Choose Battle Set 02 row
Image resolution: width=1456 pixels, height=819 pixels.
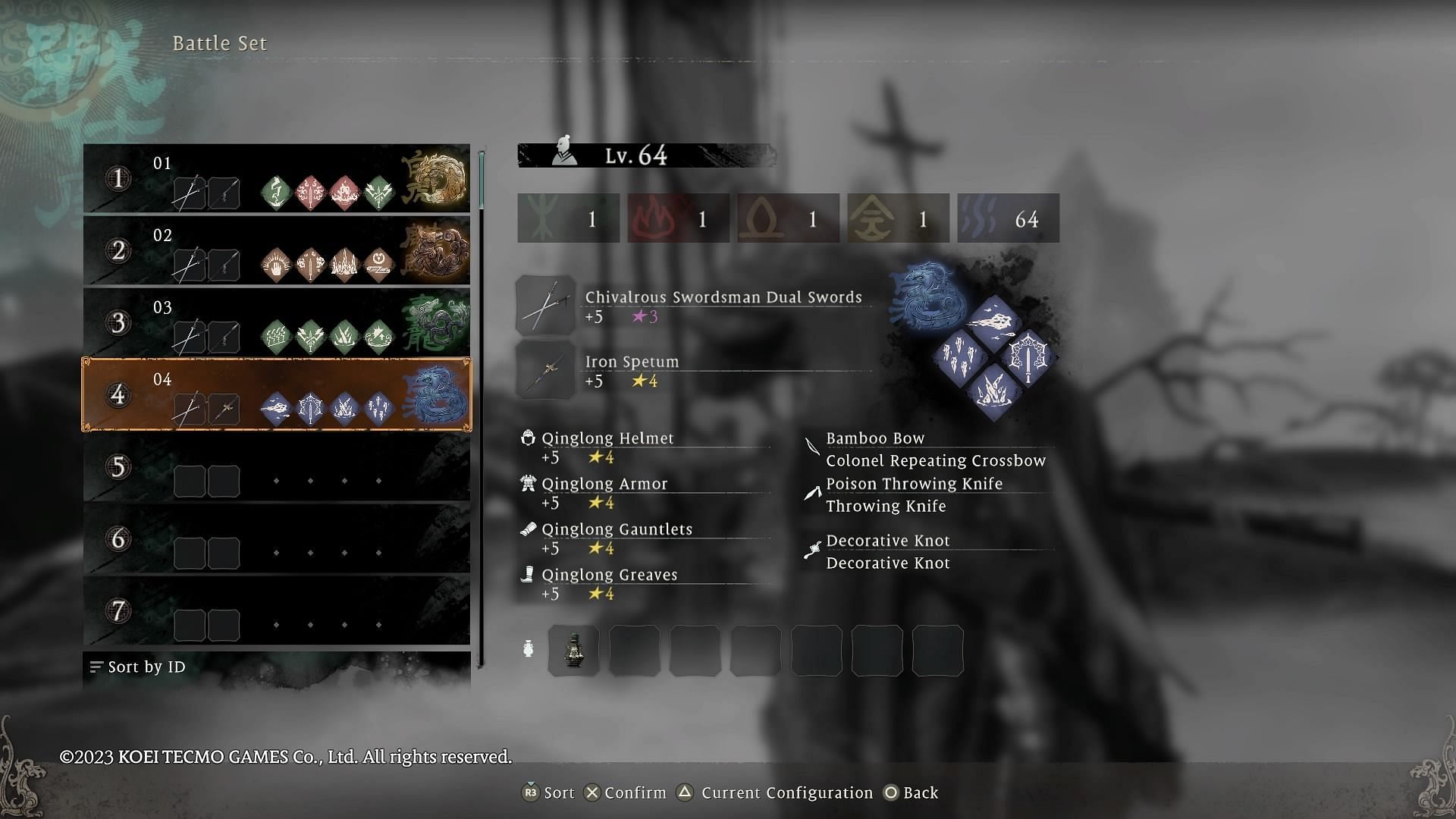[276, 251]
